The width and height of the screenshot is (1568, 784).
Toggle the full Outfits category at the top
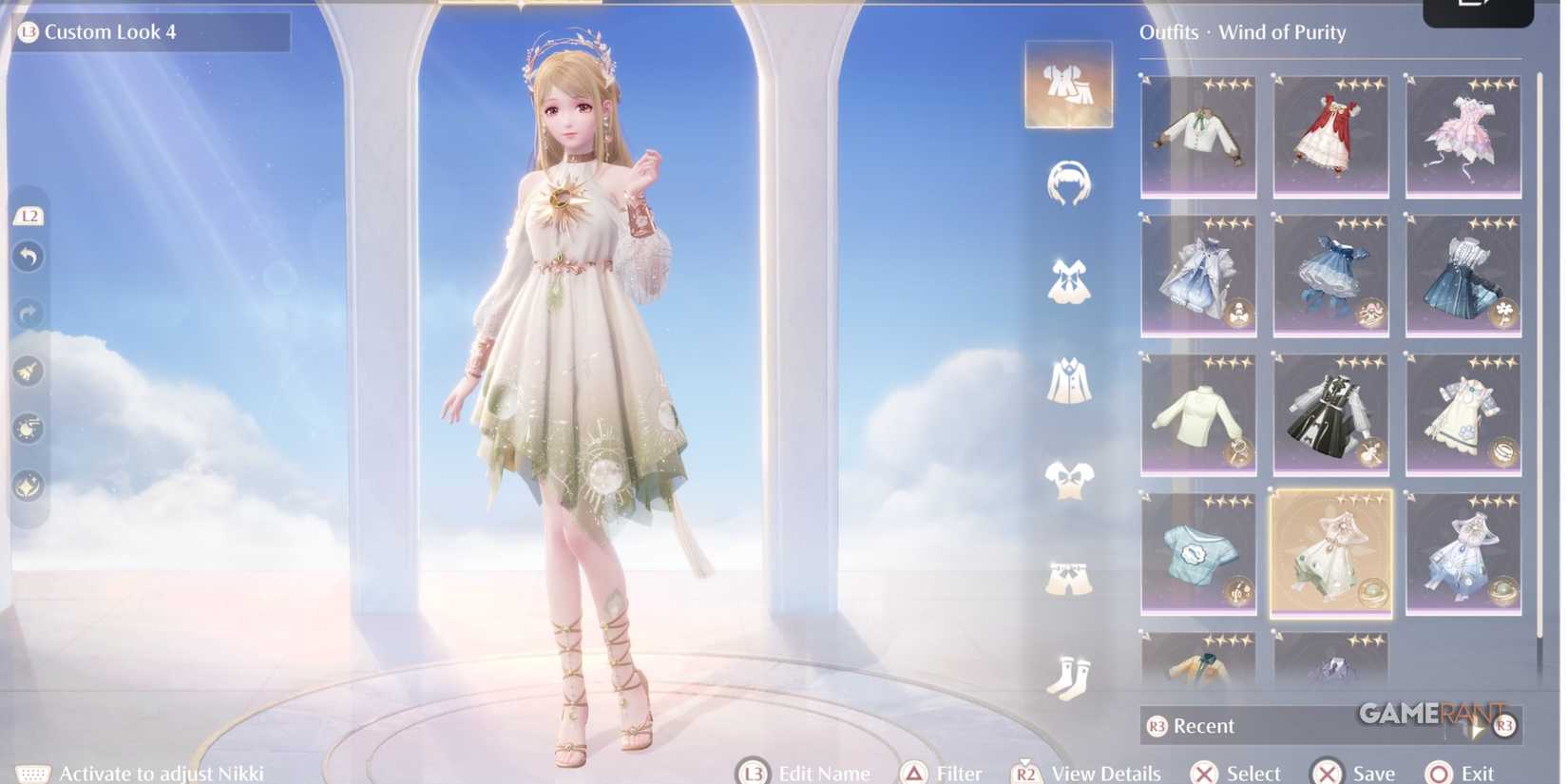(x=1068, y=84)
